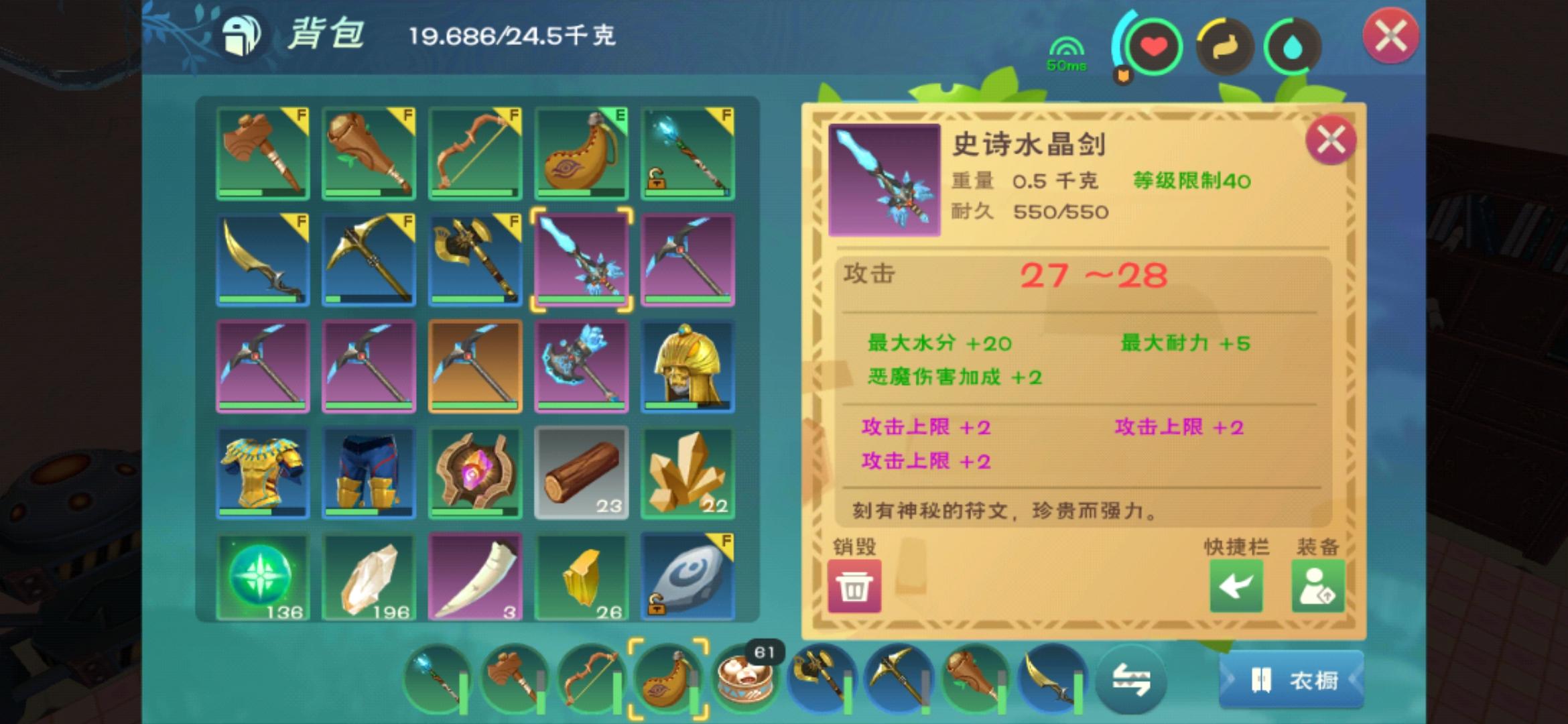Select the bow in the inventory grid
The width and height of the screenshot is (1568, 724).
pyautogui.click(x=474, y=153)
